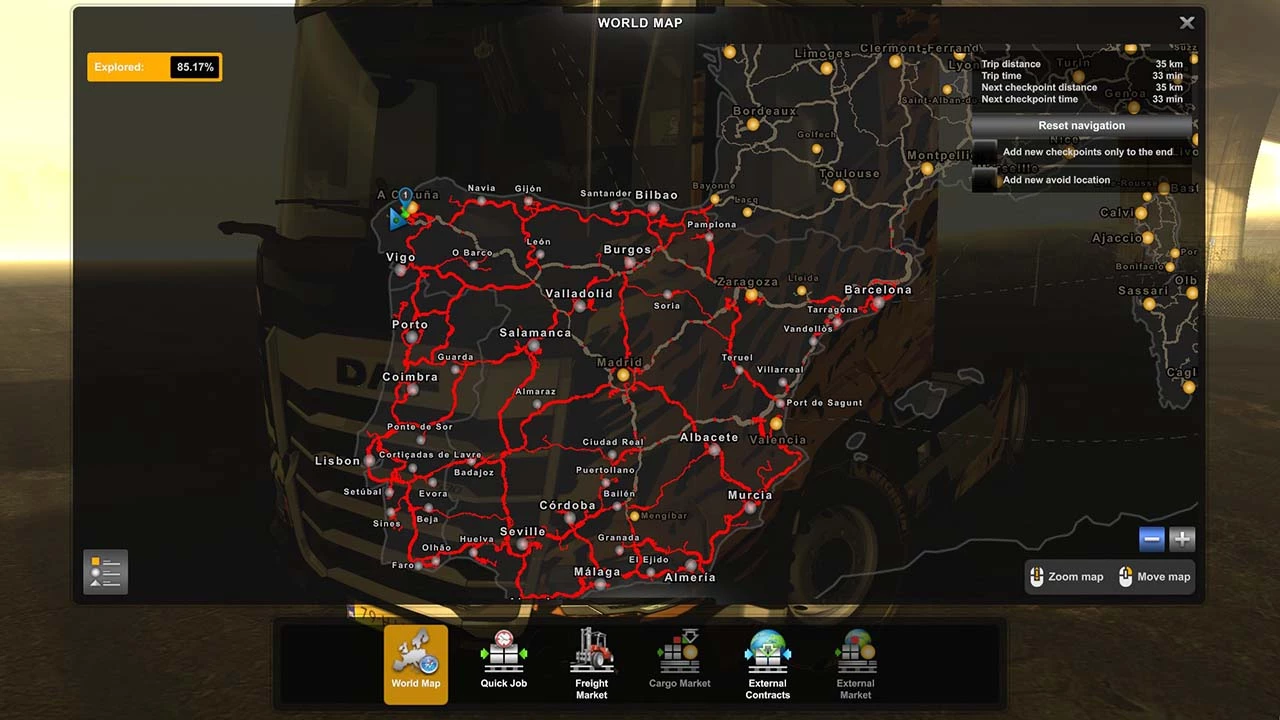Switch to the Quick Job tab
The width and height of the screenshot is (1280, 720).
tap(503, 653)
